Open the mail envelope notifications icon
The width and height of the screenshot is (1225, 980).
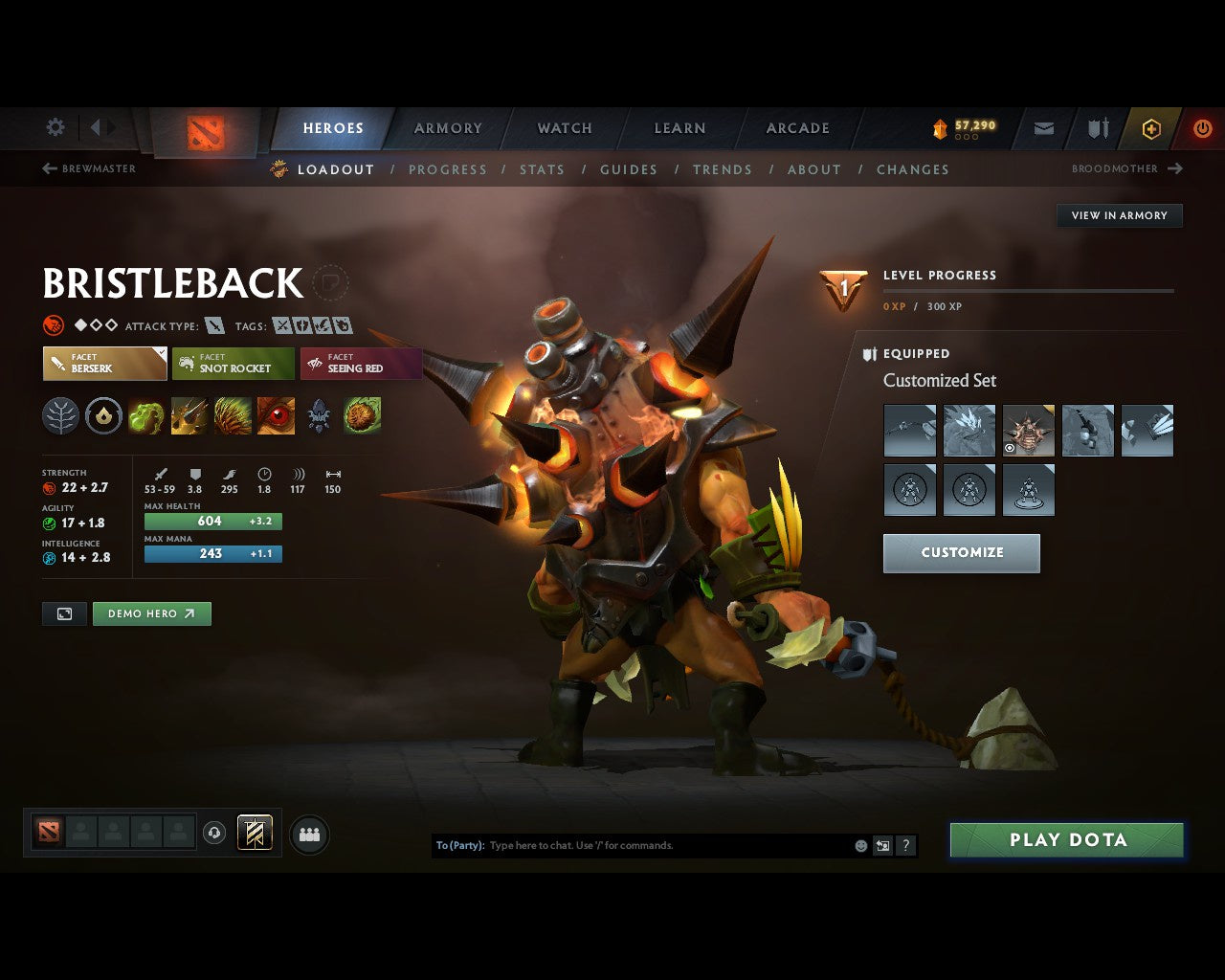(x=1043, y=128)
